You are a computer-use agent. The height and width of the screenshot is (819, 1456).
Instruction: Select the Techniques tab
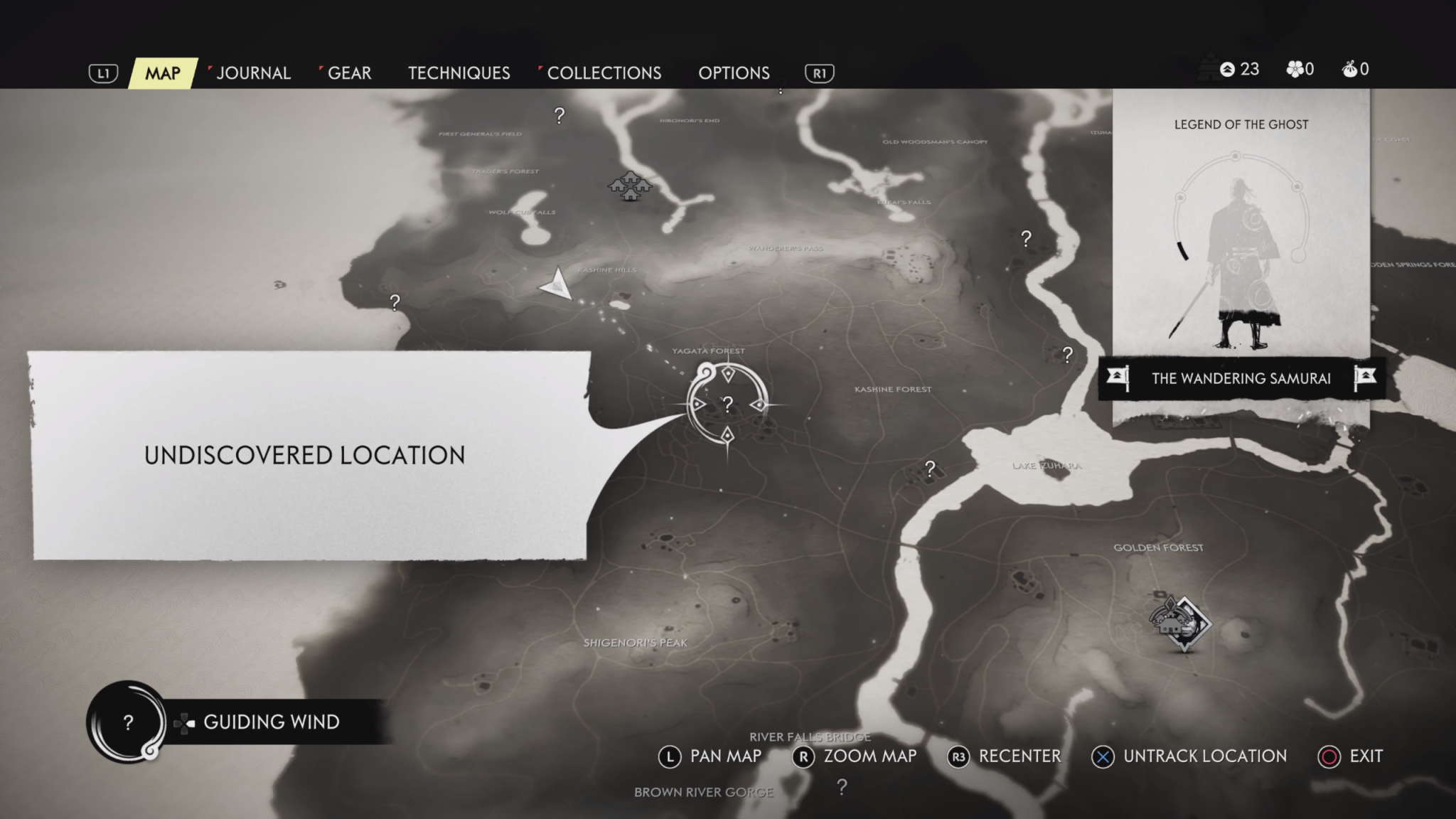[459, 73]
